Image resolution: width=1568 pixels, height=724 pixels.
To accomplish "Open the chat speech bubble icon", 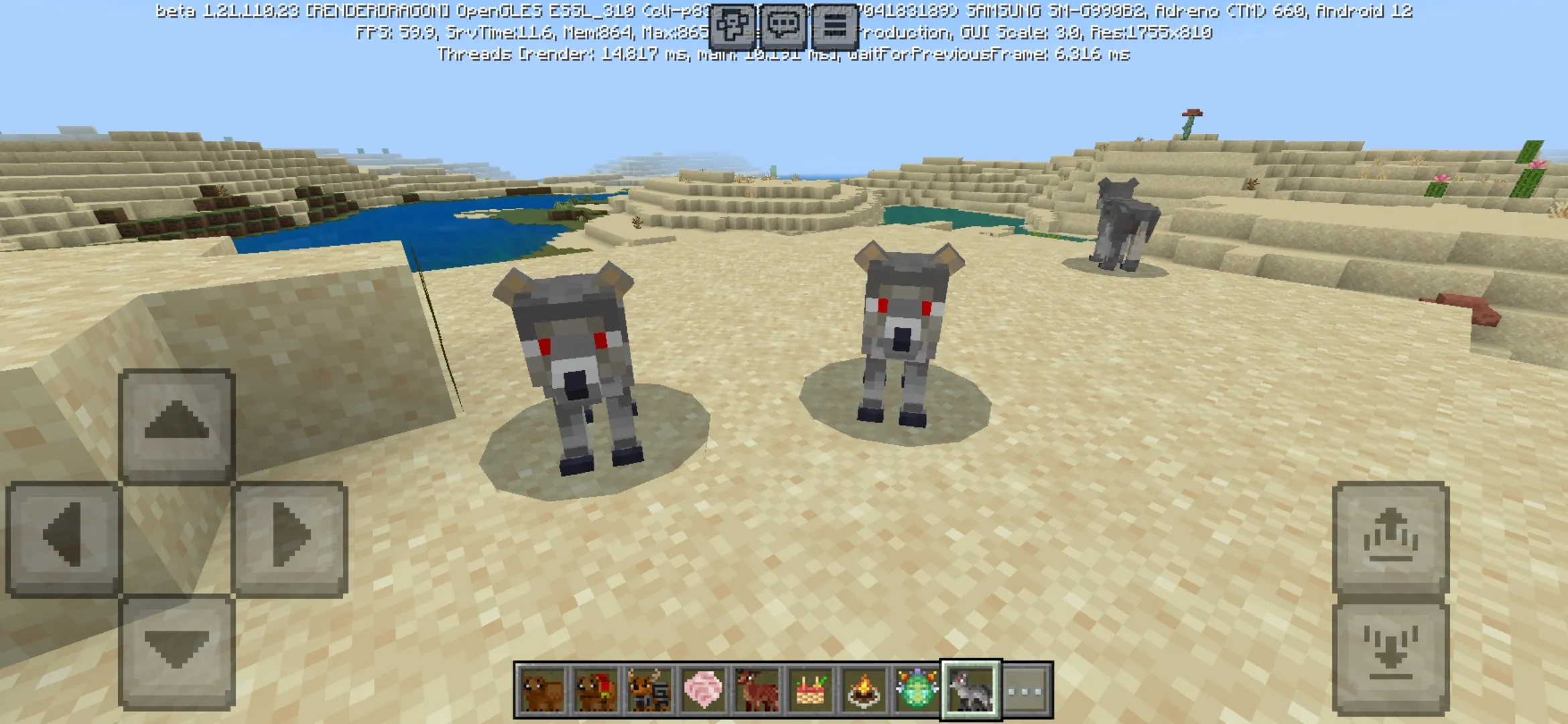I will [784, 27].
